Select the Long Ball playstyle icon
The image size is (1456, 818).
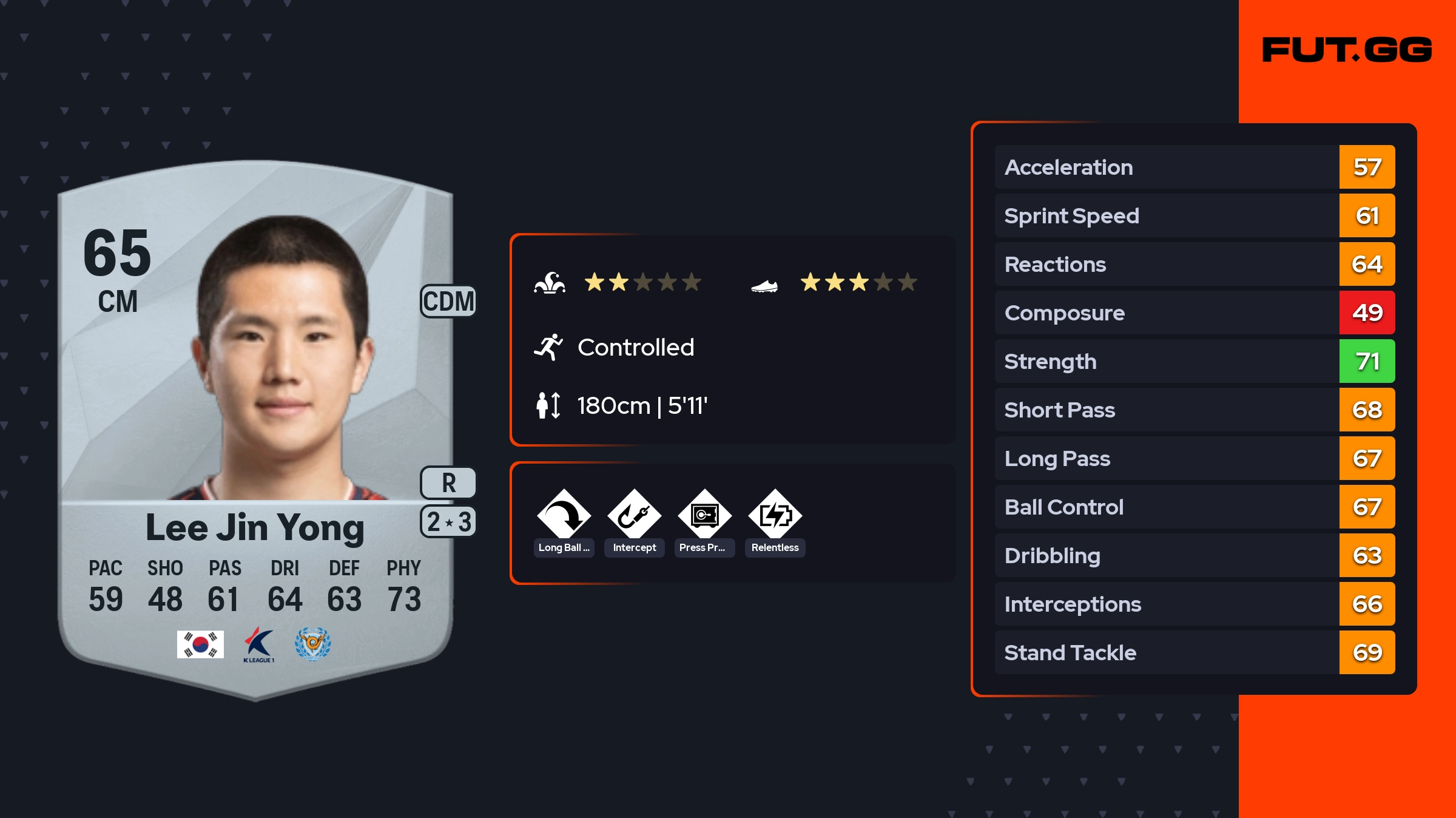(564, 516)
